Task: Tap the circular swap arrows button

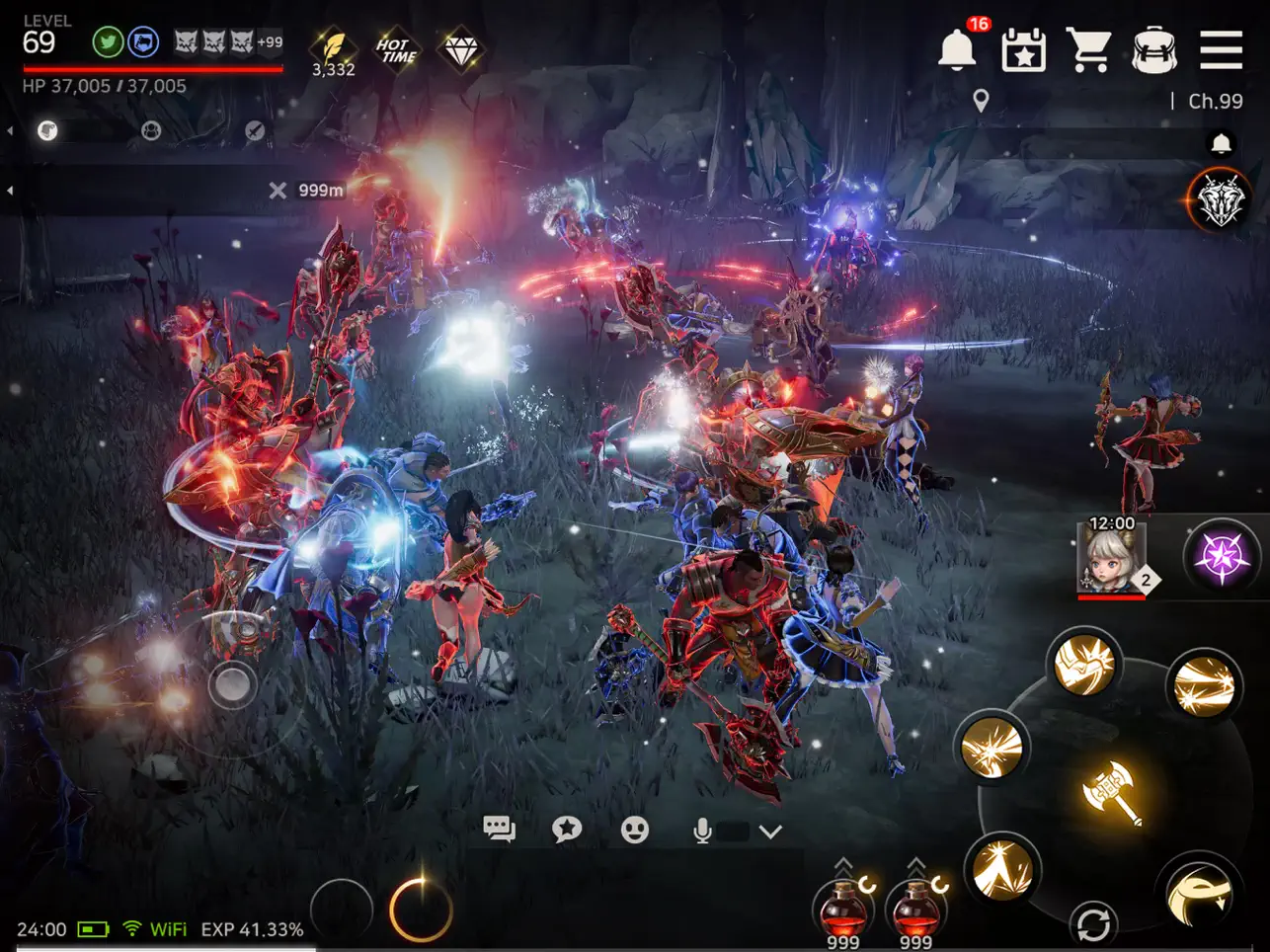Action: pos(1093,924)
